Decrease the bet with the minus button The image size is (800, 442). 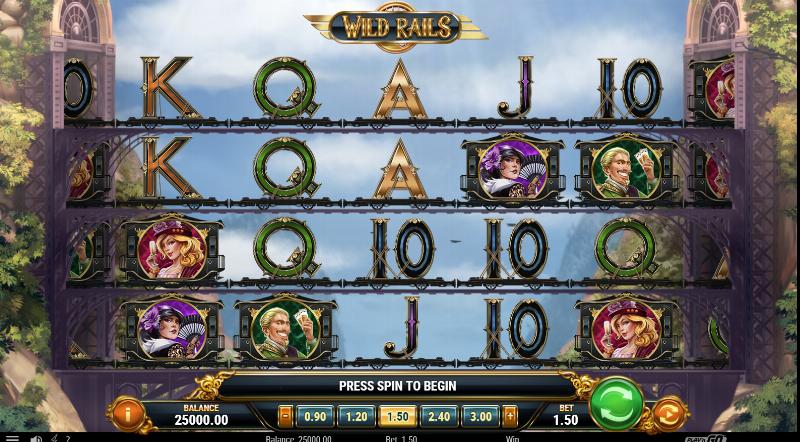point(286,416)
